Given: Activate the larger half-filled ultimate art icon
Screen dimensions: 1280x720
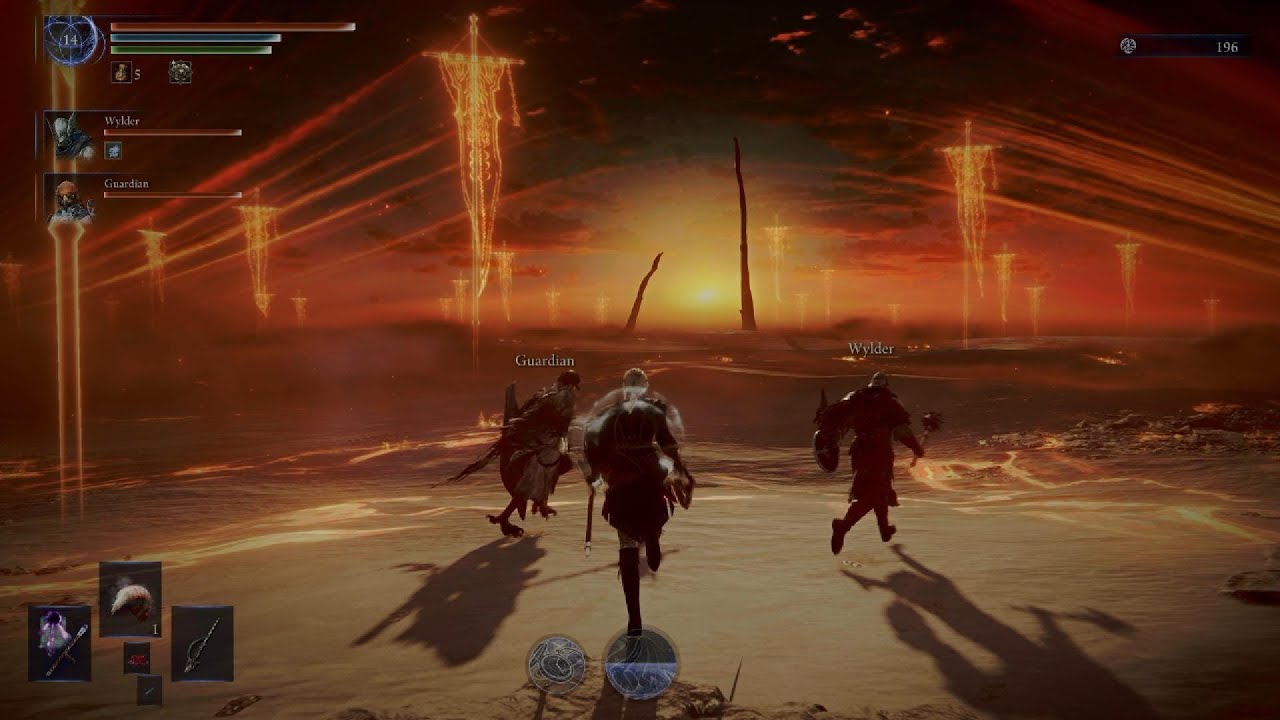Looking at the screenshot, I should pos(641,662).
